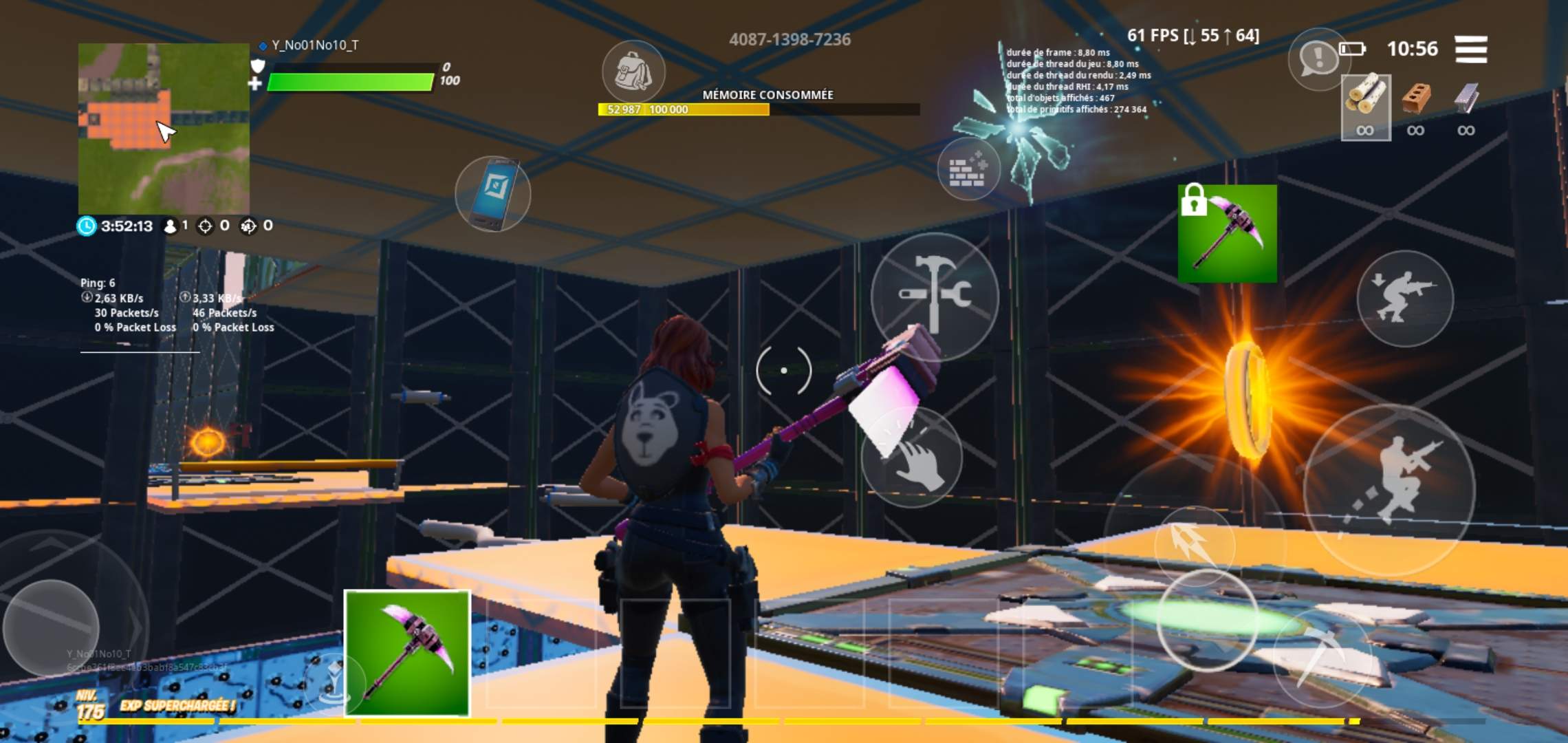Screen dimensions: 1568x743
Task: Toggle crouch with the crouching soldier button
Action: (x=1406, y=299)
